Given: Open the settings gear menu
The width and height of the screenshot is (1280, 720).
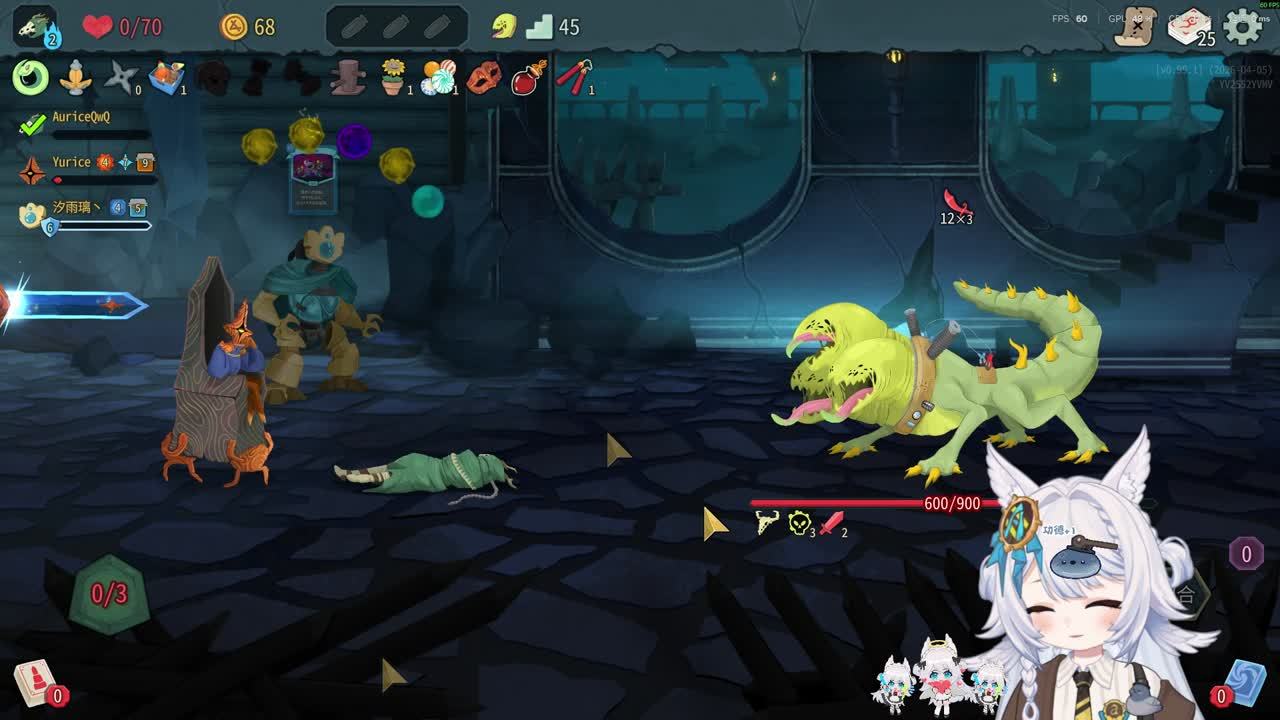Looking at the screenshot, I should (1243, 27).
